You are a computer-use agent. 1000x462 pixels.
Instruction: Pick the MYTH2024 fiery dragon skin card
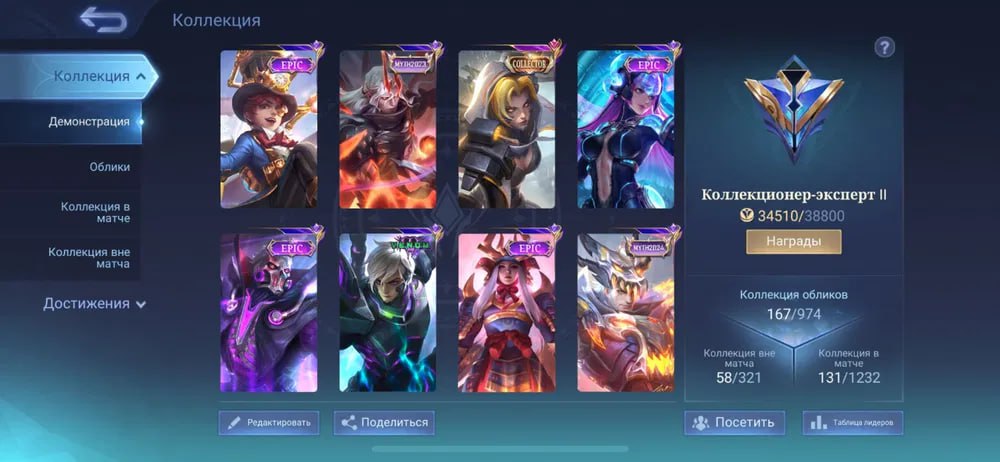click(626, 313)
